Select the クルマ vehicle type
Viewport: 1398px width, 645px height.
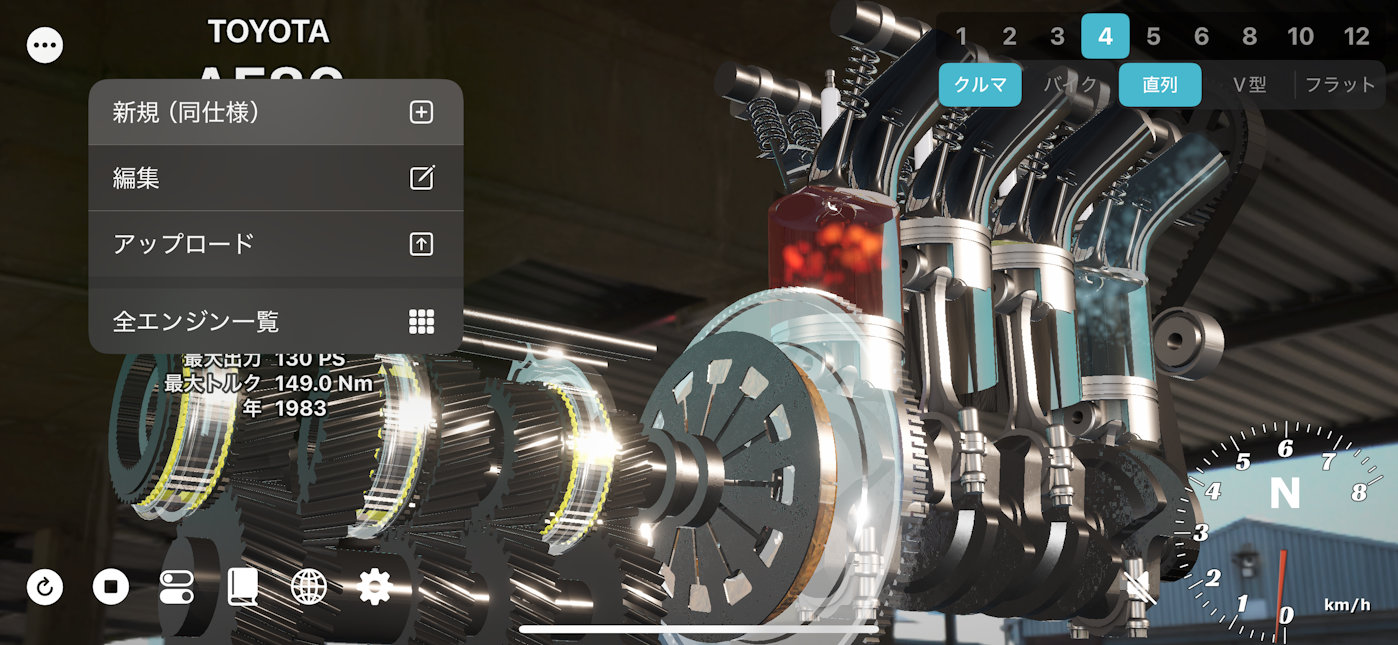[x=980, y=85]
